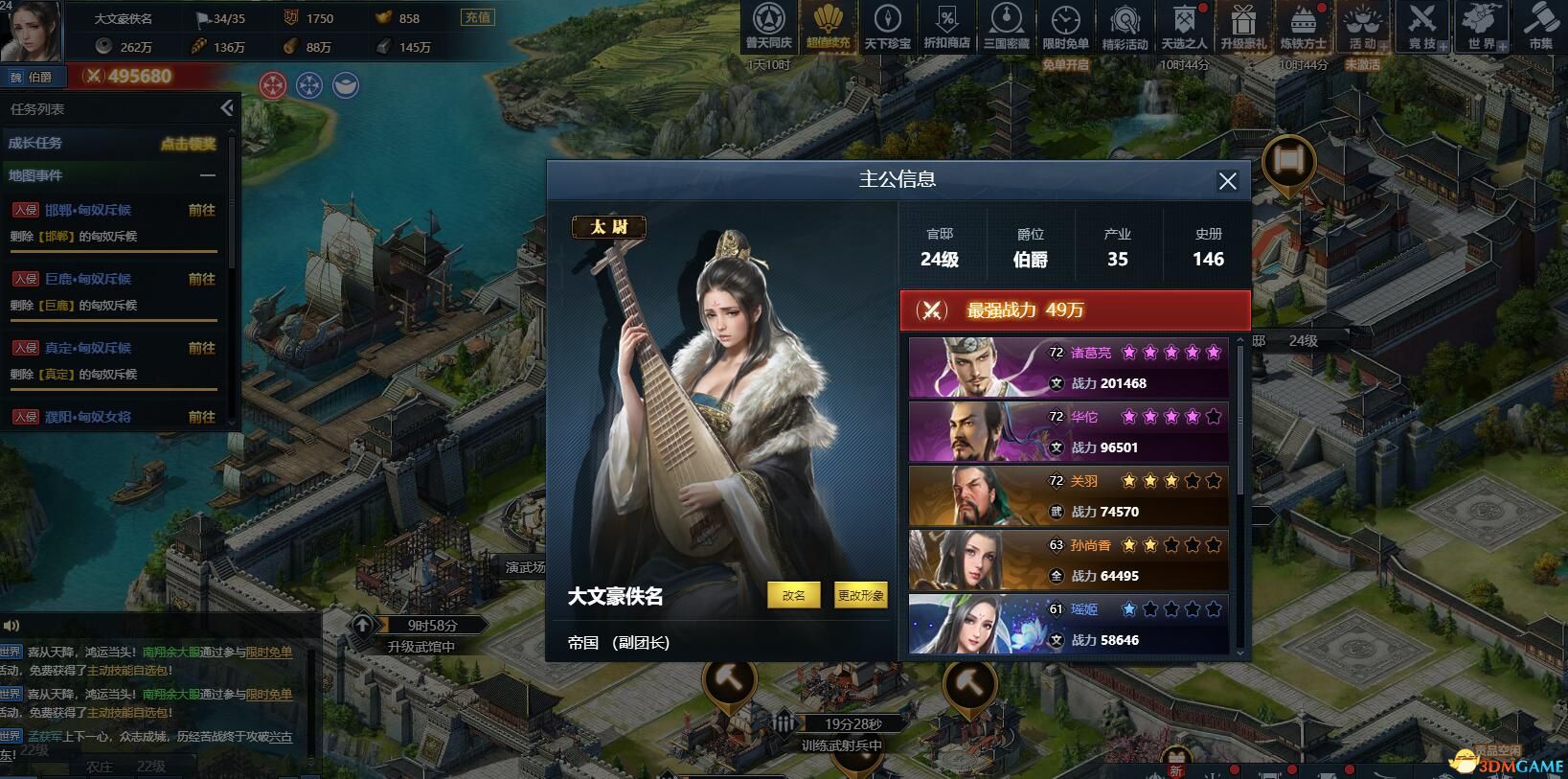Open the 天下珍宝 treasure panel
Image resolution: width=1568 pixels, height=779 pixels.
[x=889, y=27]
